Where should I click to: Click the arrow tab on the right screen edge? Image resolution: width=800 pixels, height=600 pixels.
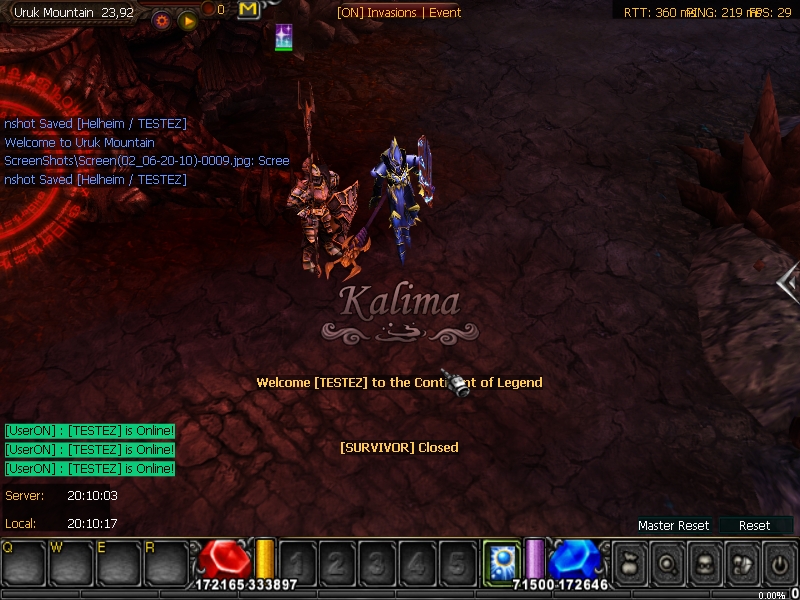789,284
